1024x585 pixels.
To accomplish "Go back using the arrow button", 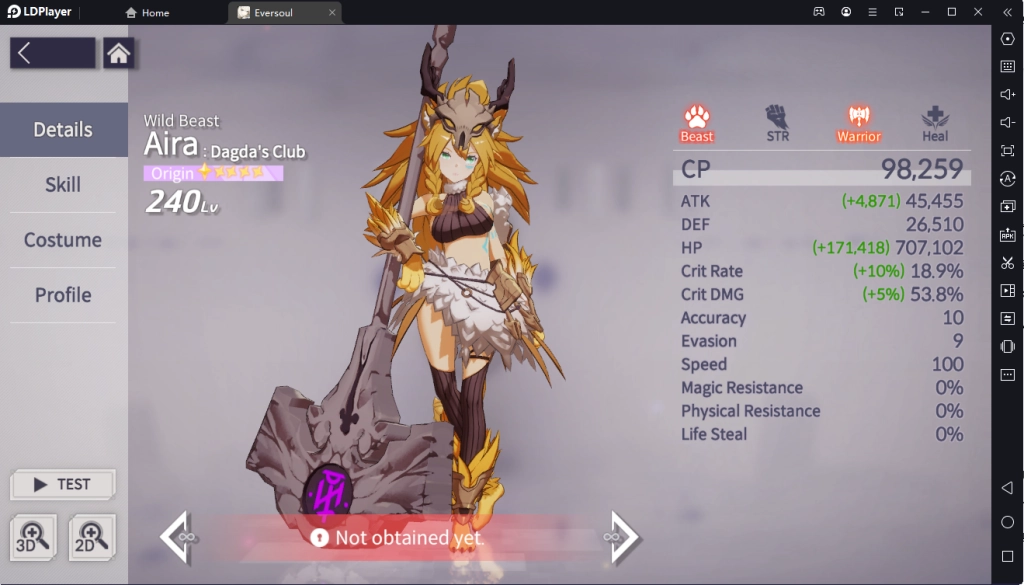I will pyautogui.click(x=52, y=54).
